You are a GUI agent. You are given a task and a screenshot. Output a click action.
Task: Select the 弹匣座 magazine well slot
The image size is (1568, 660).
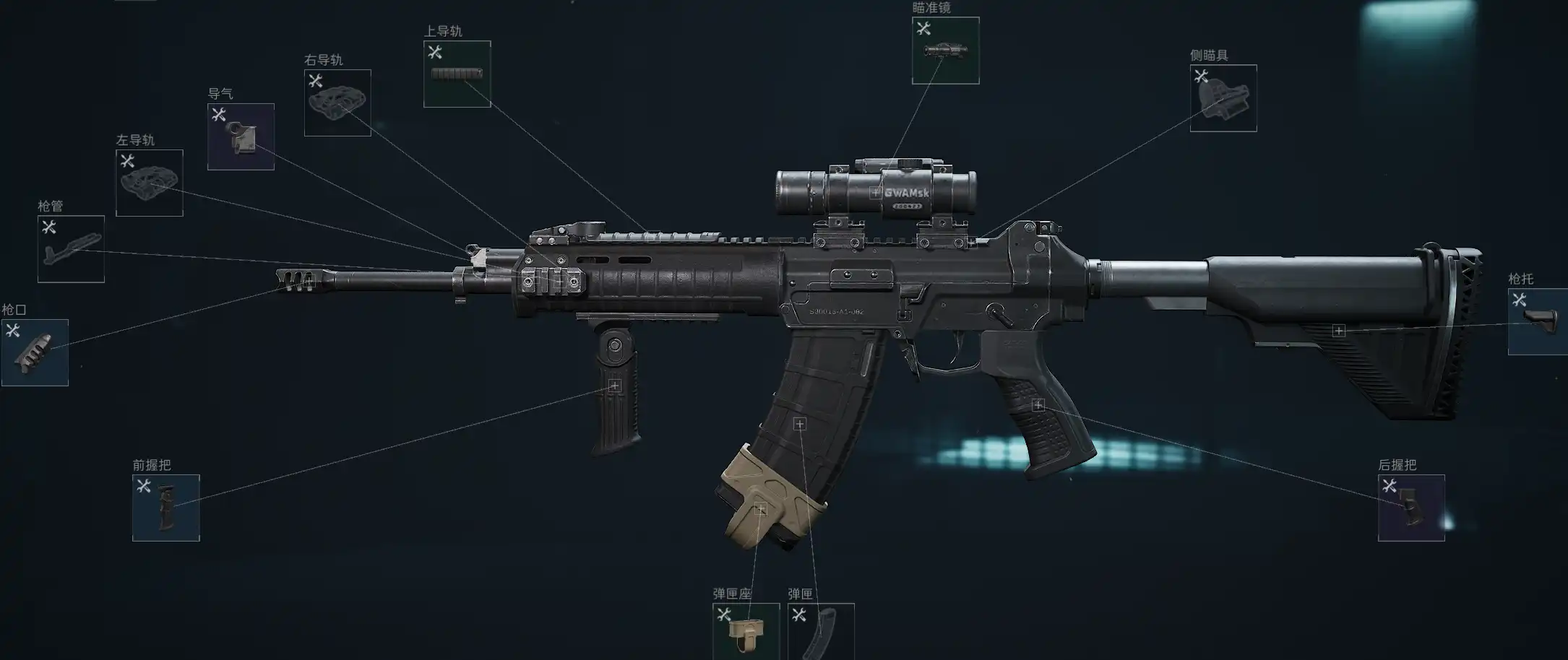[746, 630]
